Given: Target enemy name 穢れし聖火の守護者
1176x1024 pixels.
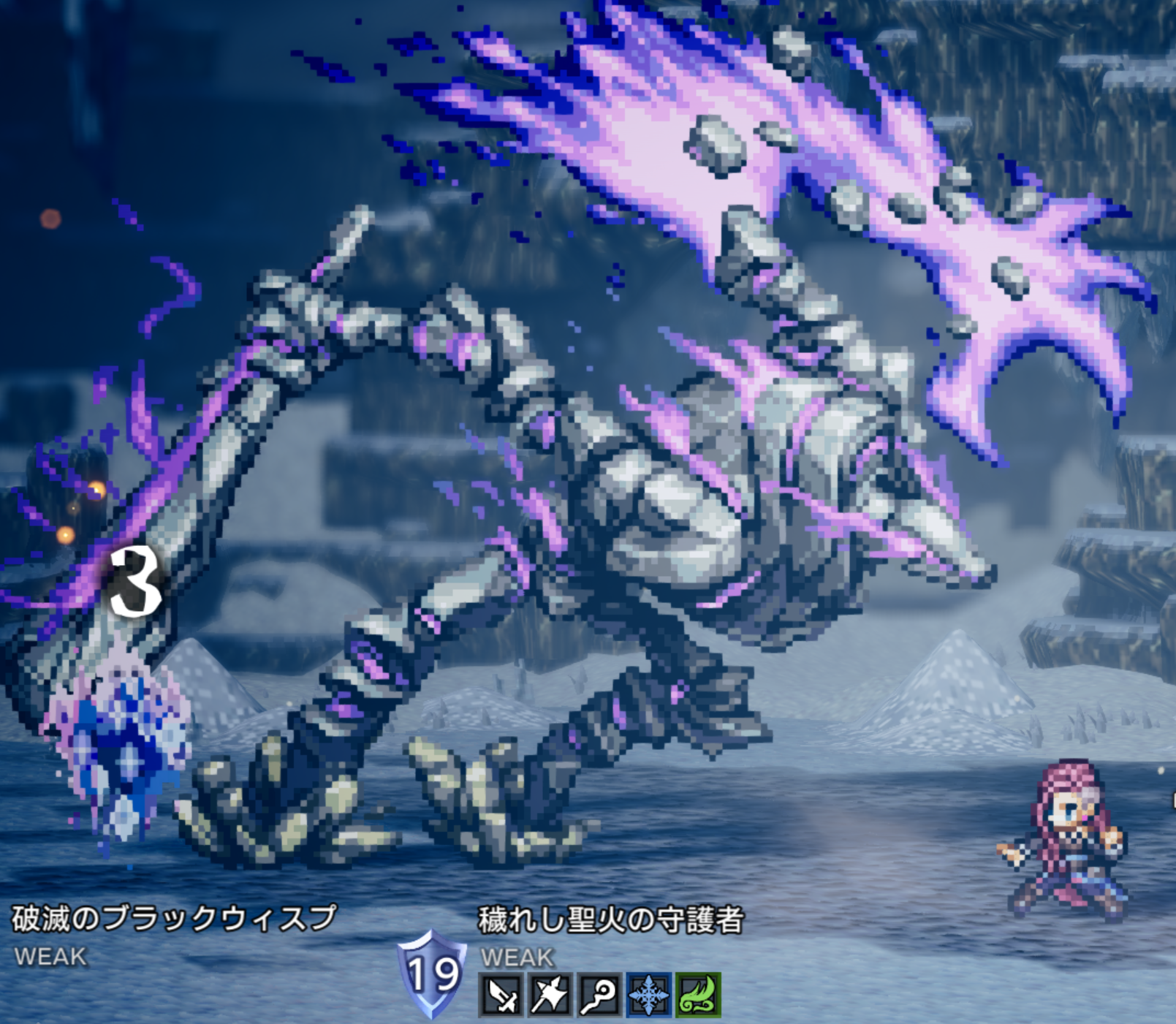Looking at the screenshot, I should coord(610,920).
